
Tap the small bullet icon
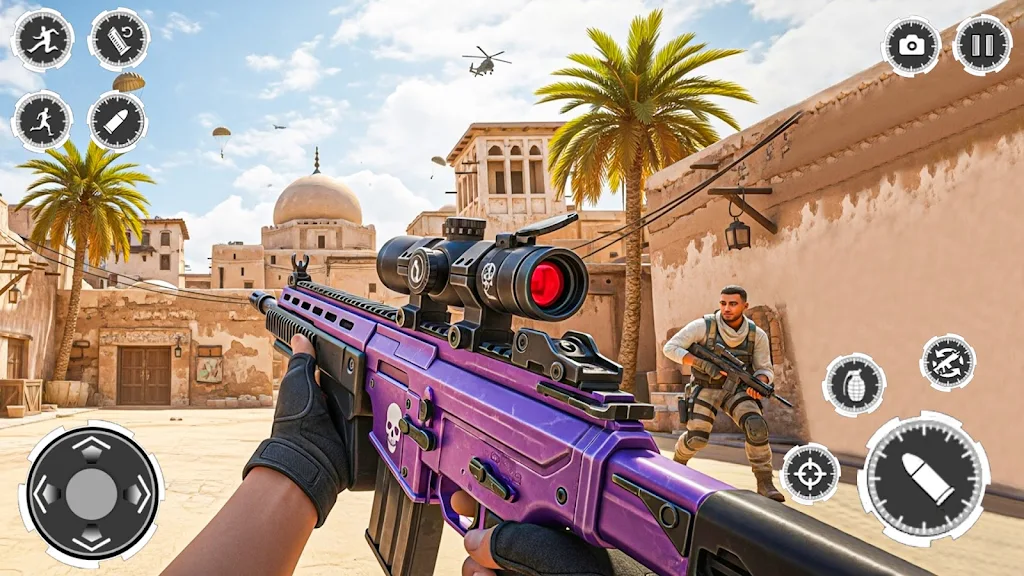click(x=118, y=121)
